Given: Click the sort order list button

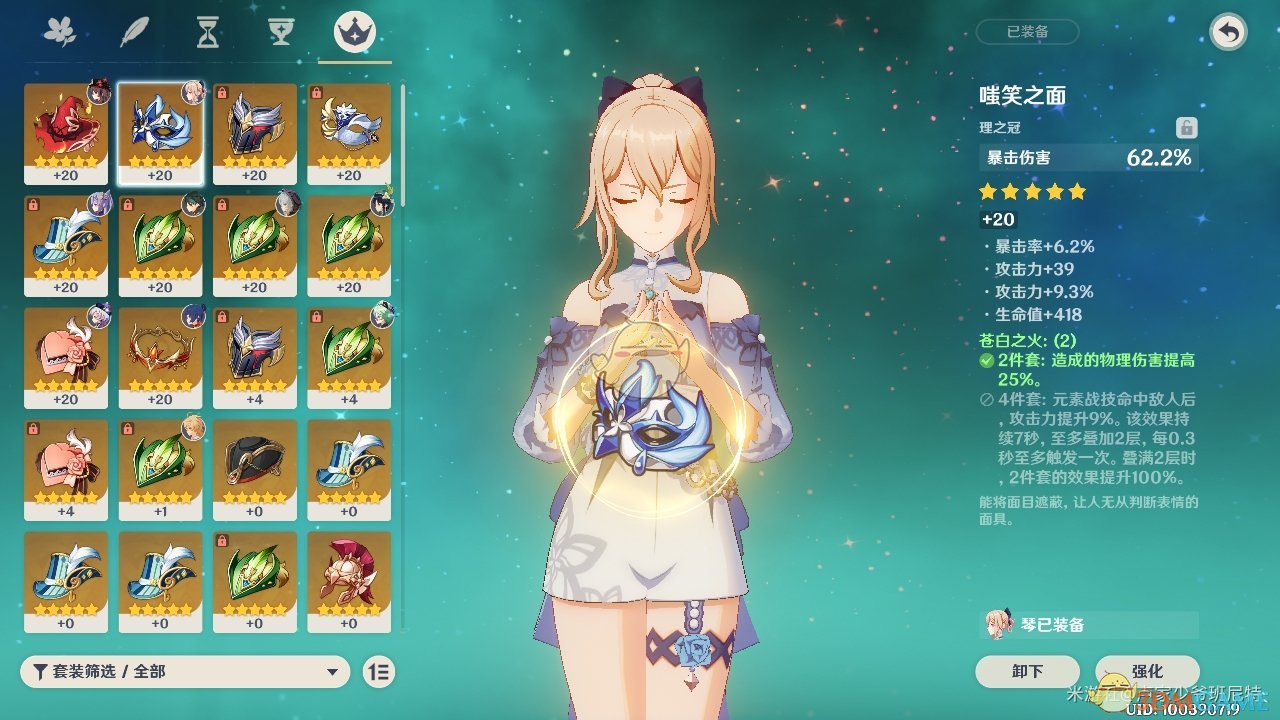Looking at the screenshot, I should click(380, 672).
